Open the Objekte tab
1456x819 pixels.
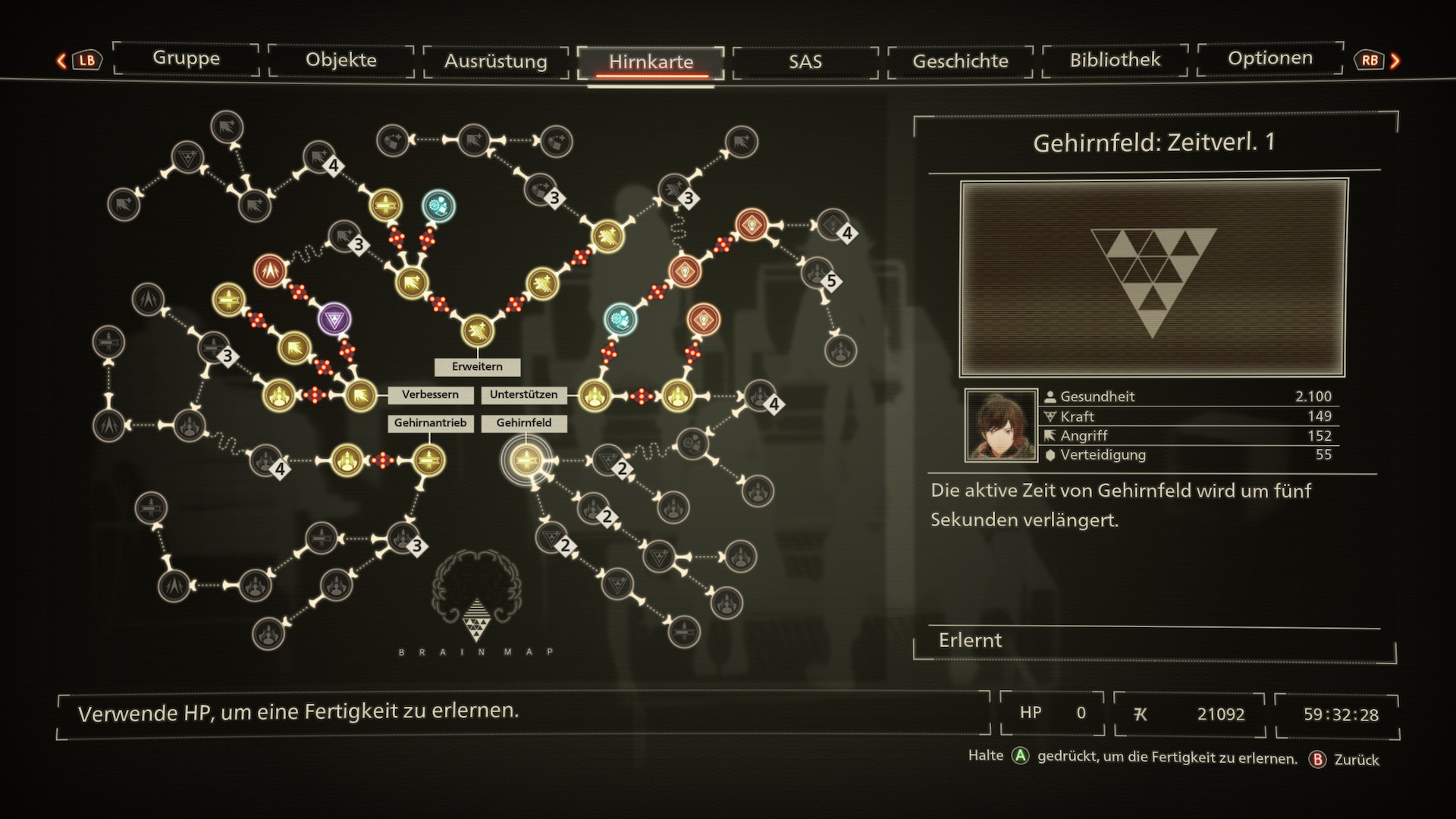pos(341,61)
